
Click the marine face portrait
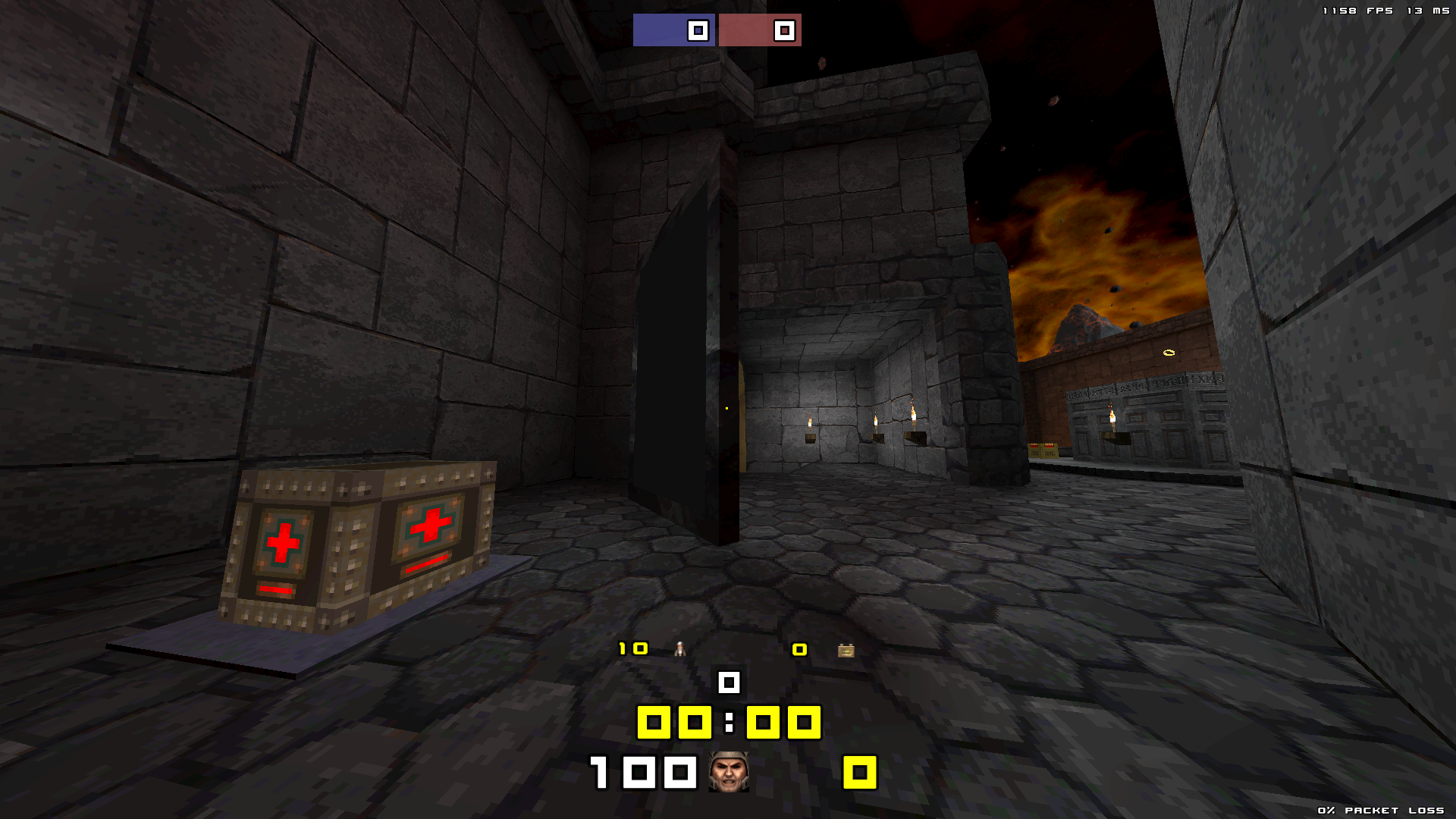tap(729, 772)
